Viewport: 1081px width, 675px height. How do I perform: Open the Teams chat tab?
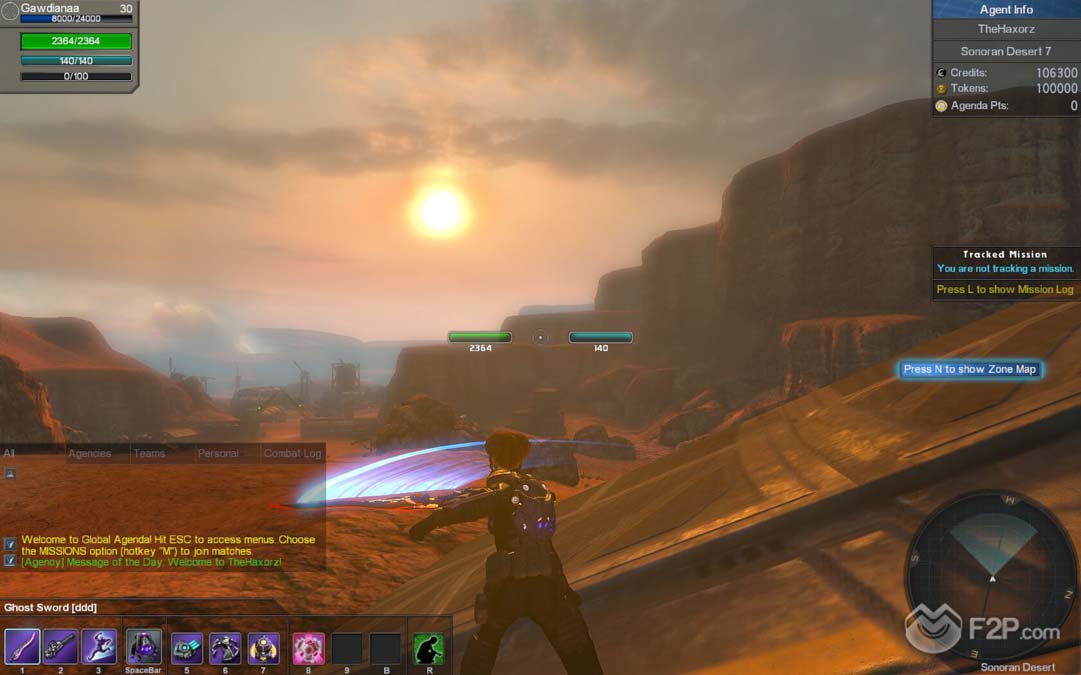coord(149,454)
